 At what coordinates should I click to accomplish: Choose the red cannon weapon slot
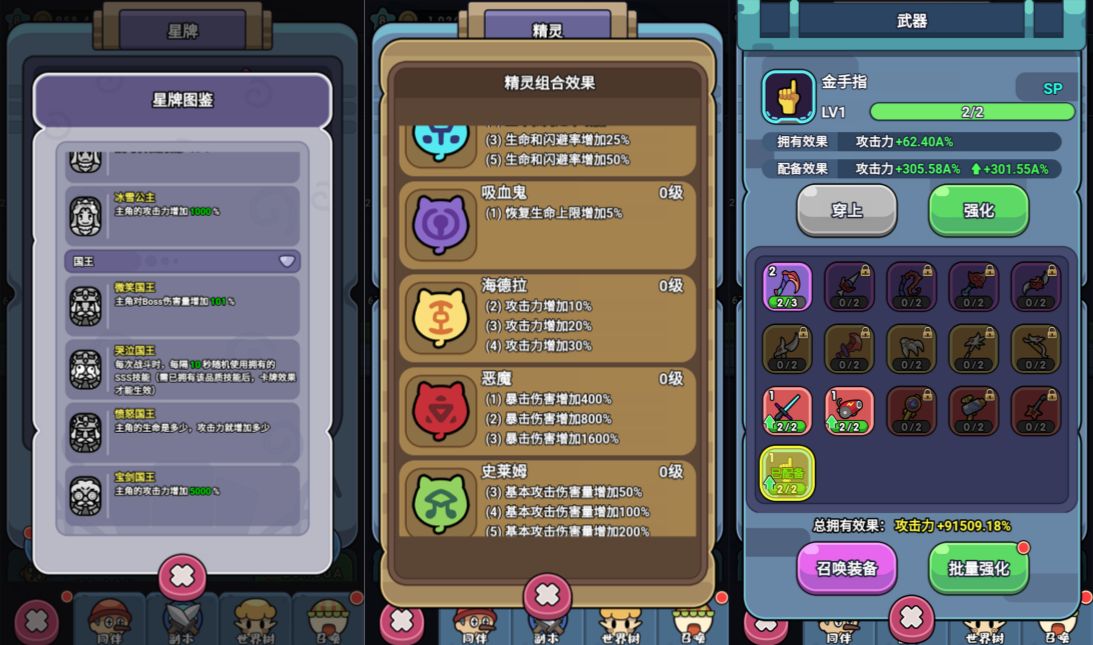pos(849,411)
